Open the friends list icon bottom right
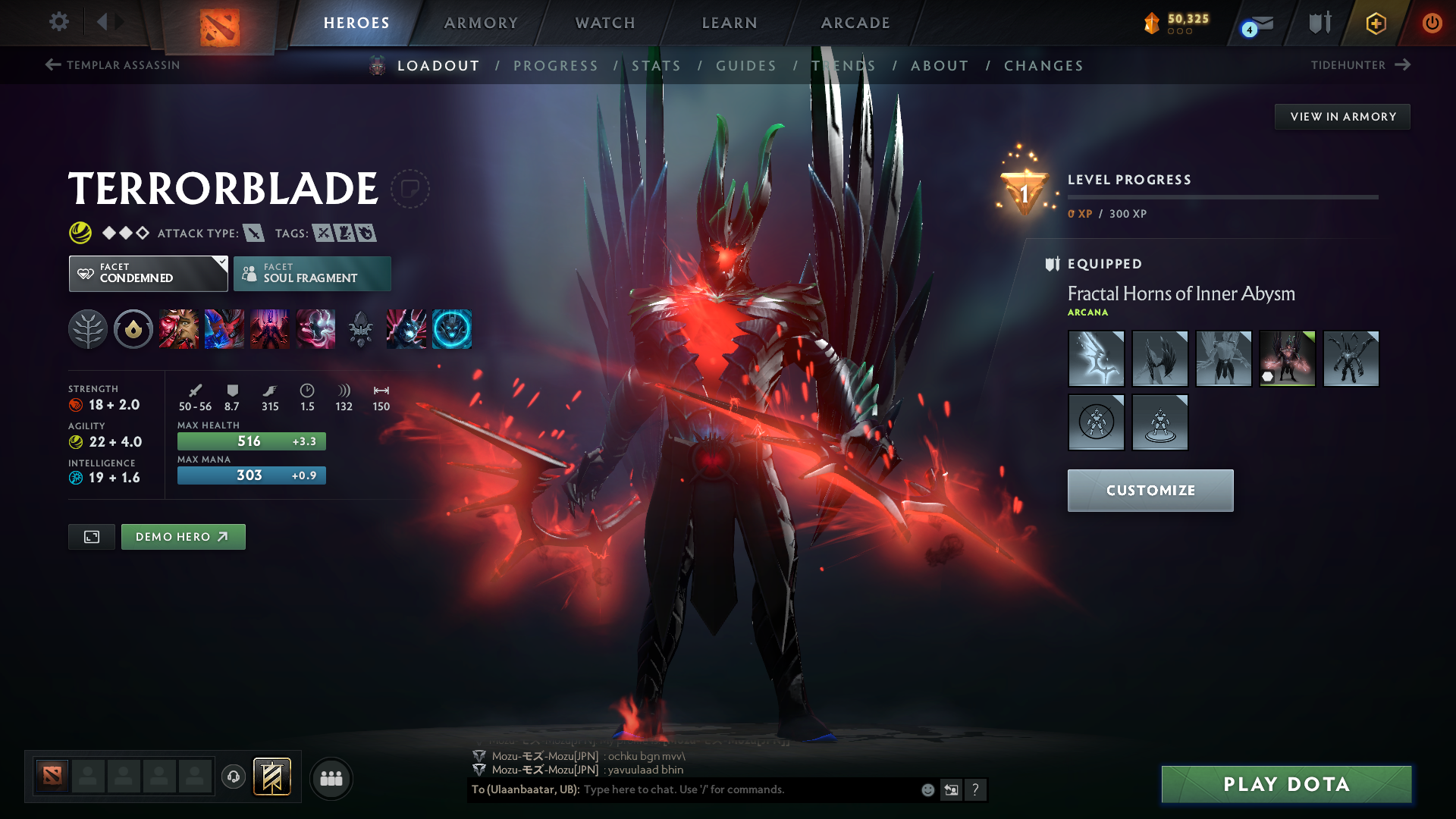 [331, 778]
